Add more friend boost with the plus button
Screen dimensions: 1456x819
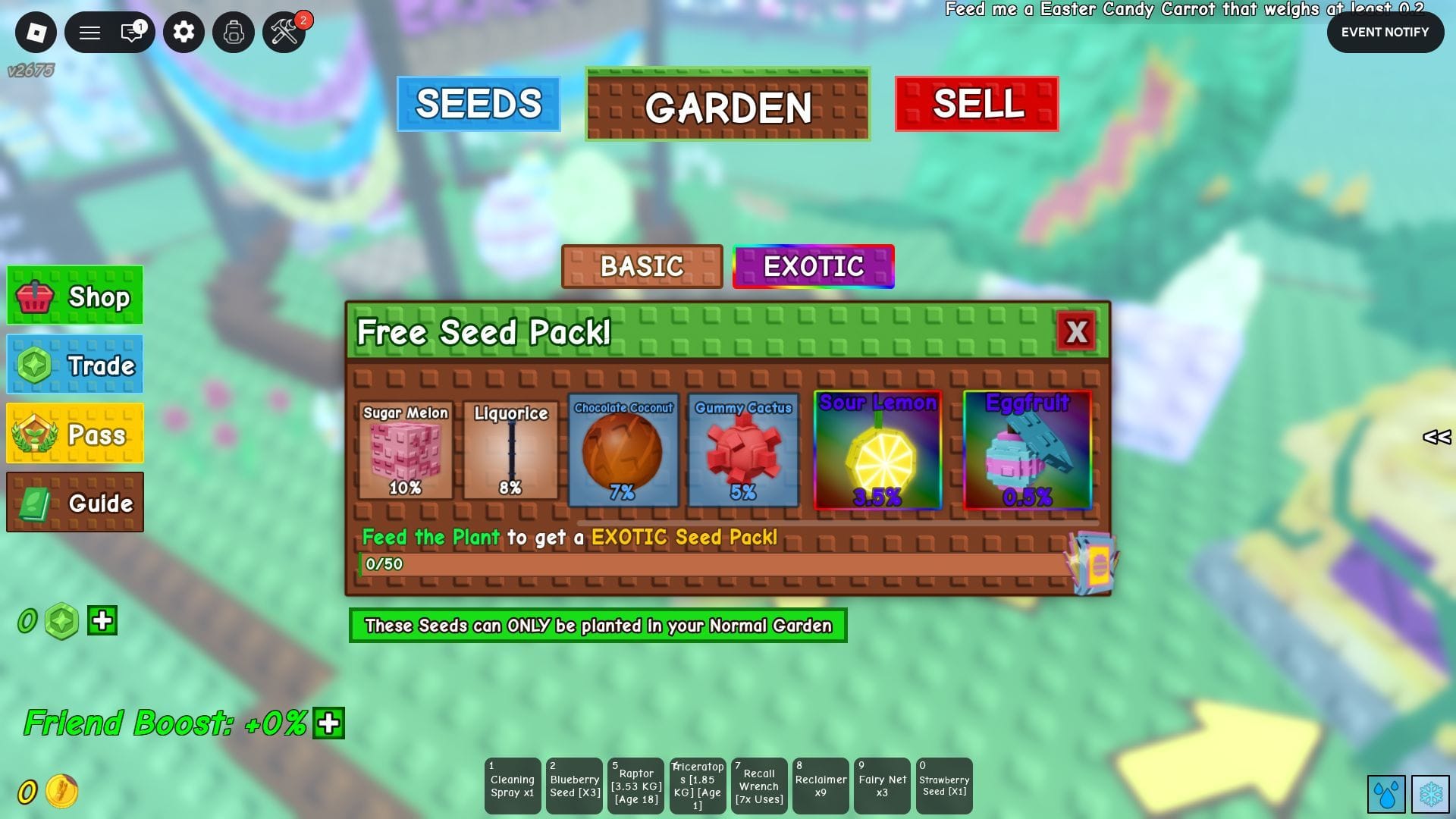329,723
